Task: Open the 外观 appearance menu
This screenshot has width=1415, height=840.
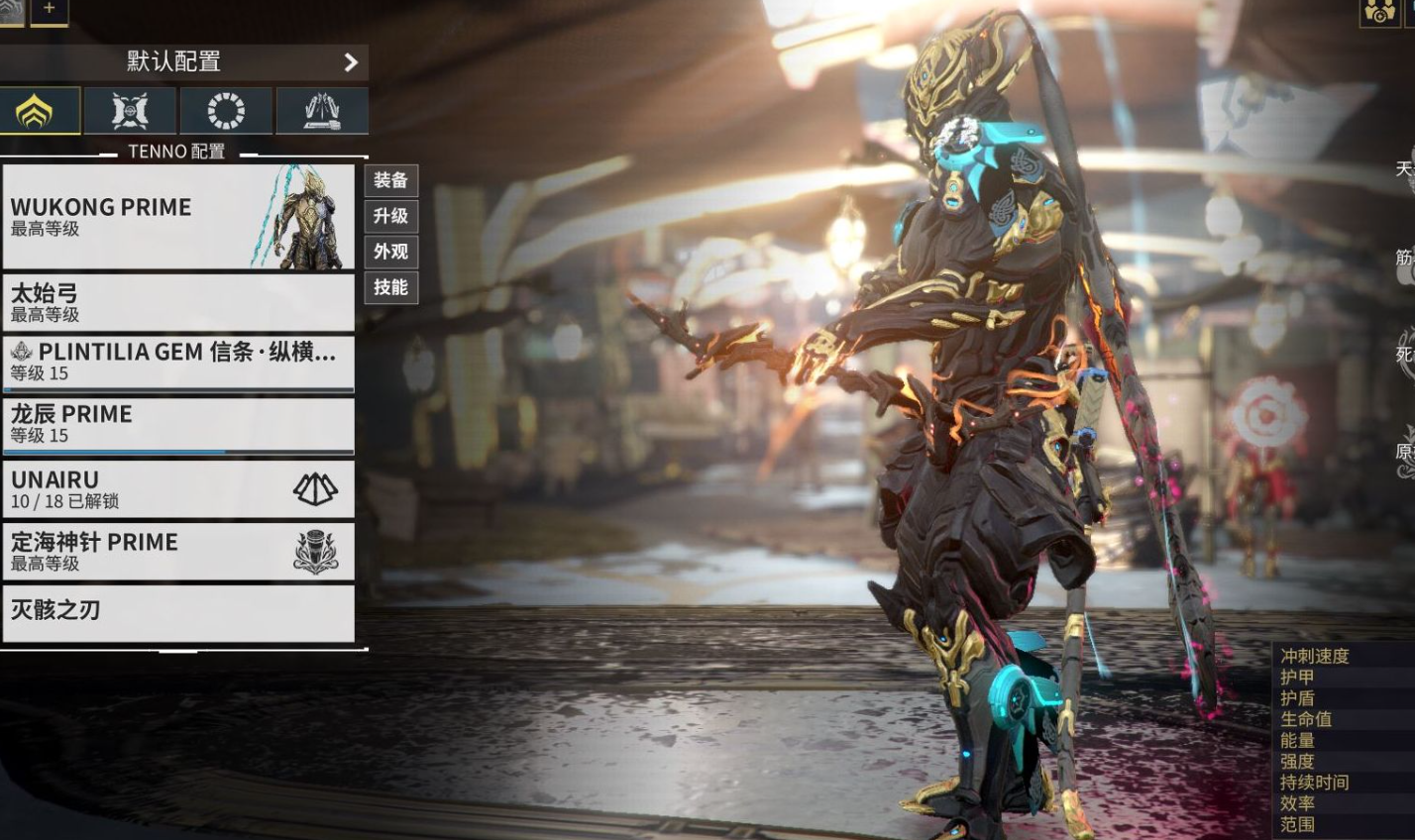Action: tap(390, 252)
